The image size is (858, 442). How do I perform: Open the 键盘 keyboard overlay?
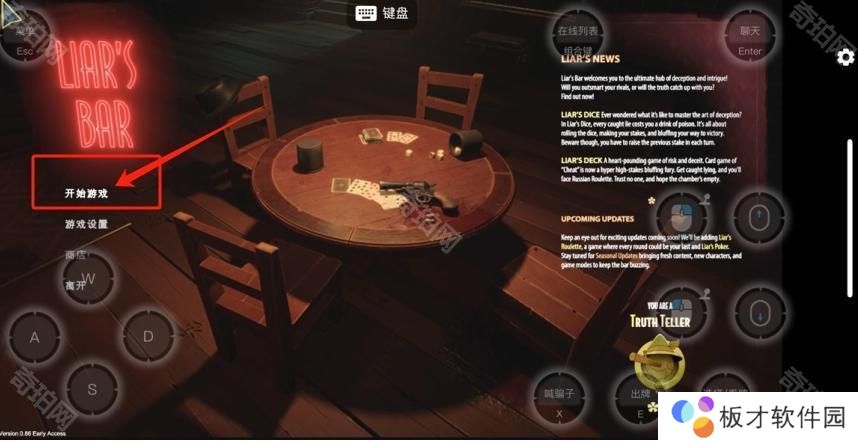click(381, 13)
